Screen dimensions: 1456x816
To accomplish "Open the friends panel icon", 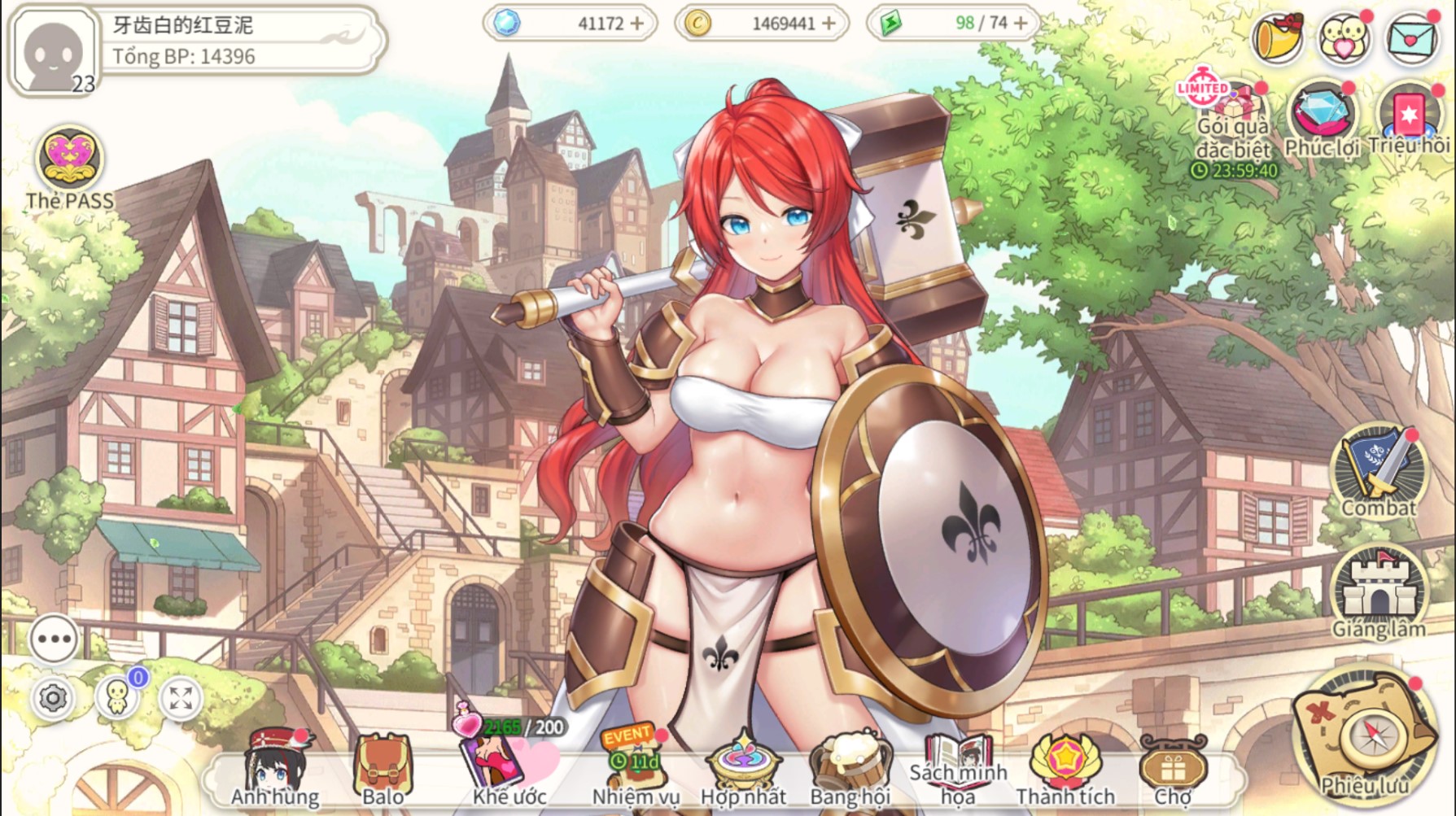I will 1343,37.
